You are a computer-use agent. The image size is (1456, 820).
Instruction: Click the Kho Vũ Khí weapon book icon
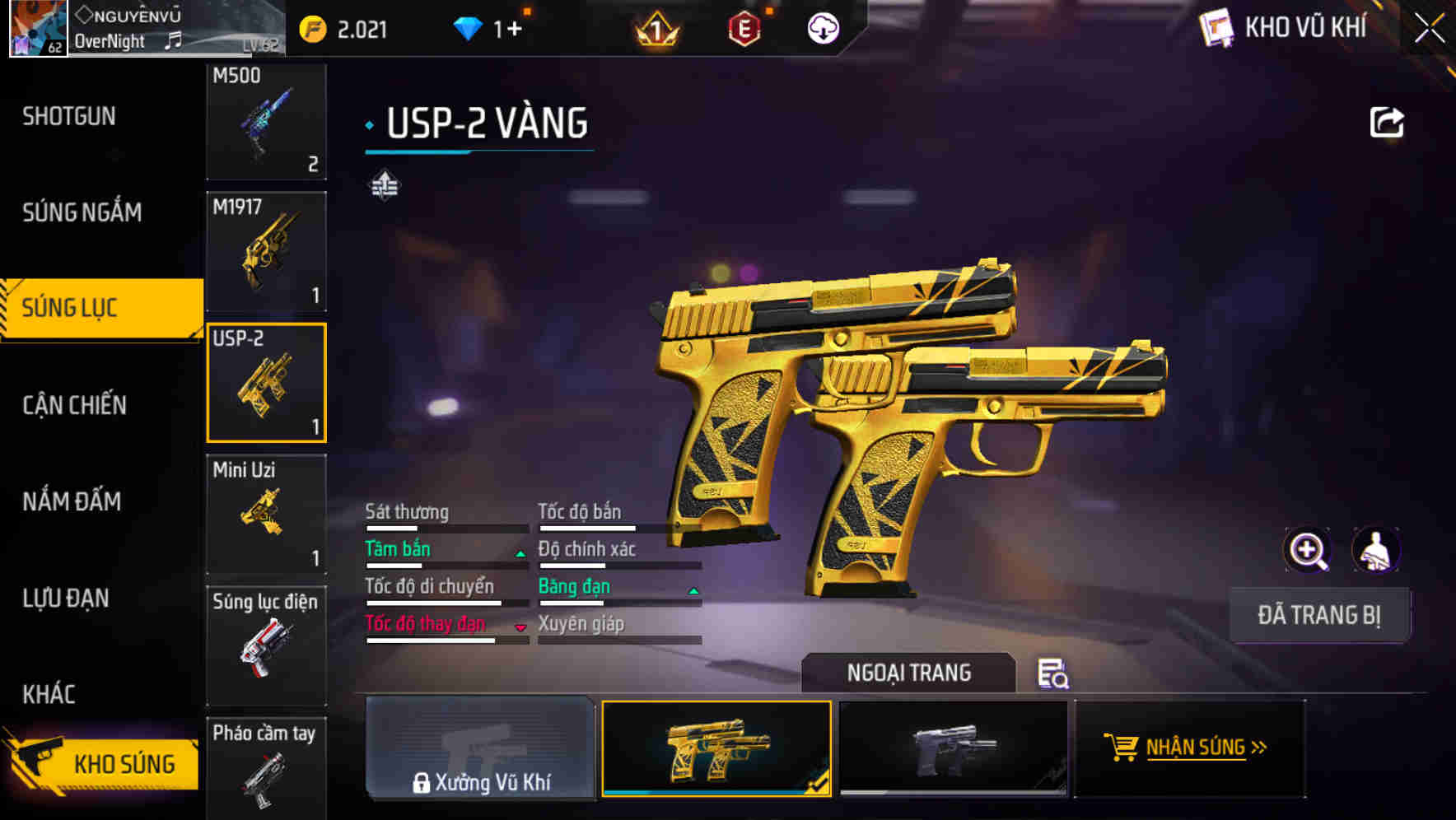[1216, 28]
